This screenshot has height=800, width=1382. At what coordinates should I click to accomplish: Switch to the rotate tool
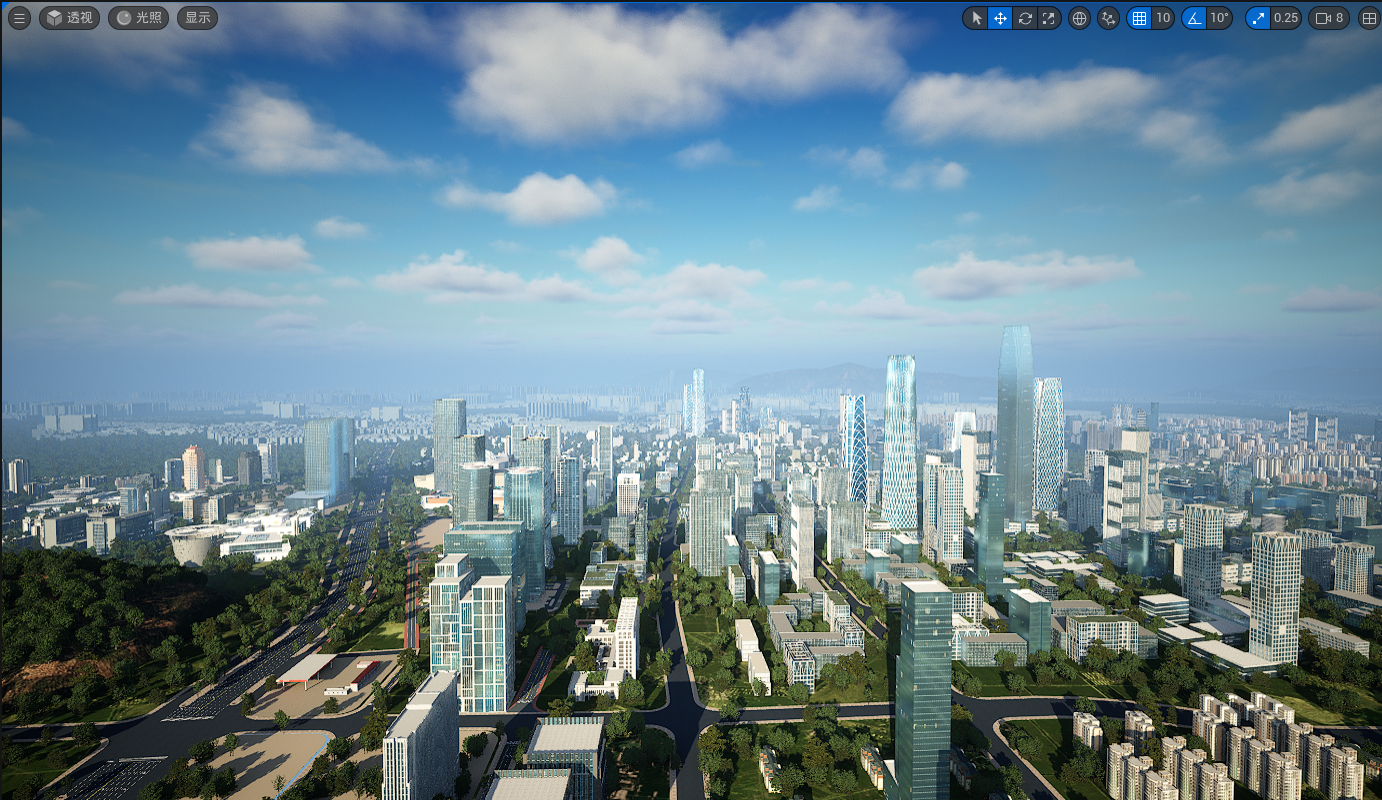pyautogui.click(x=1024, y=18)
